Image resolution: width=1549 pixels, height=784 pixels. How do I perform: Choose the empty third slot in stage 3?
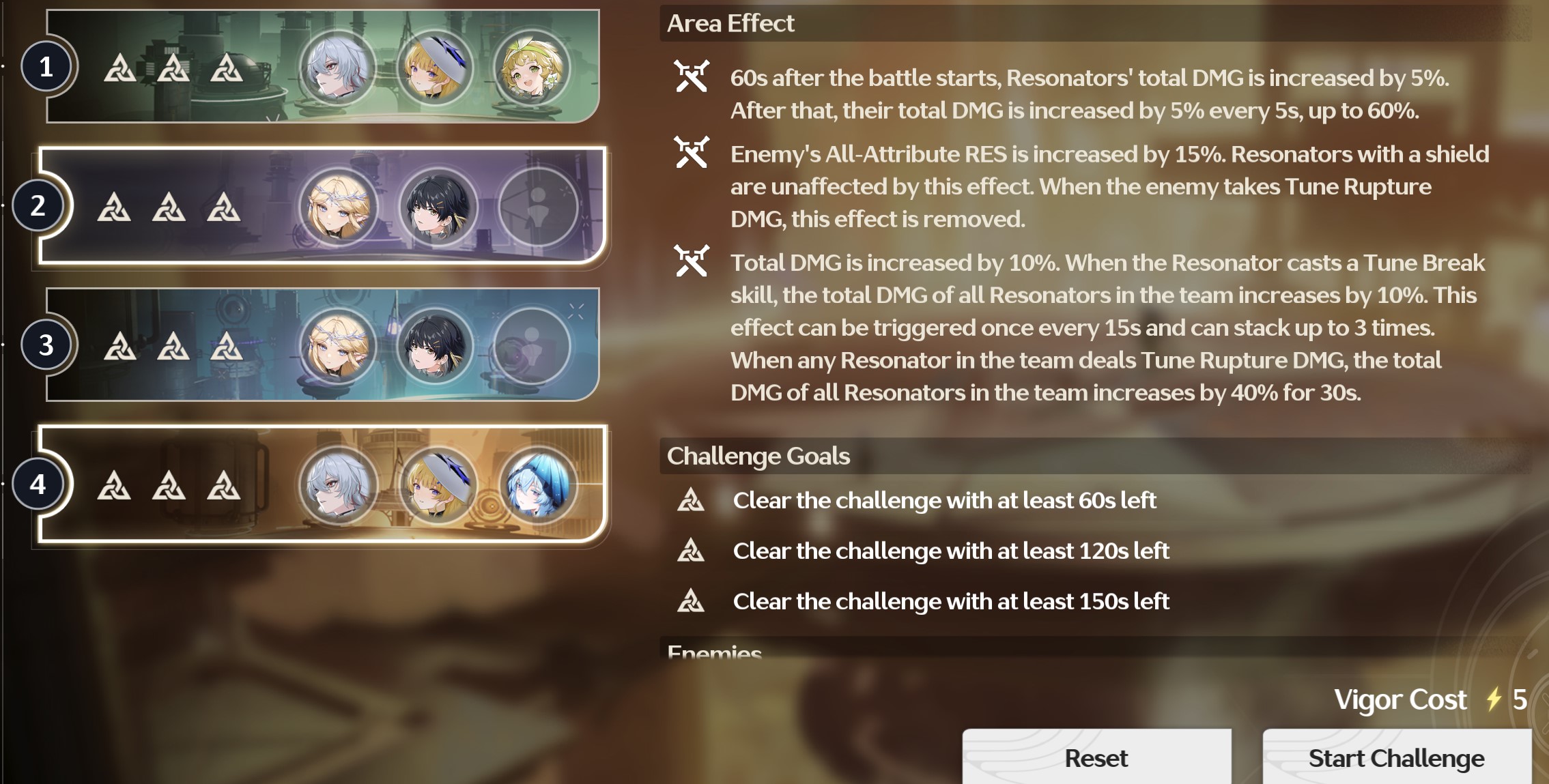coord(531,346)
